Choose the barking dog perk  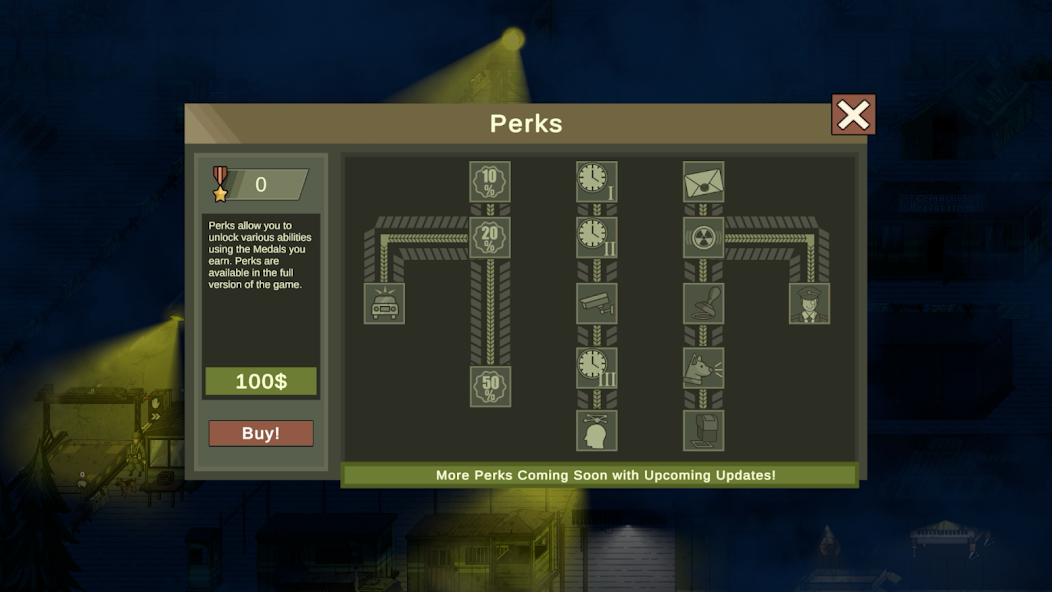tap(703, 368)
